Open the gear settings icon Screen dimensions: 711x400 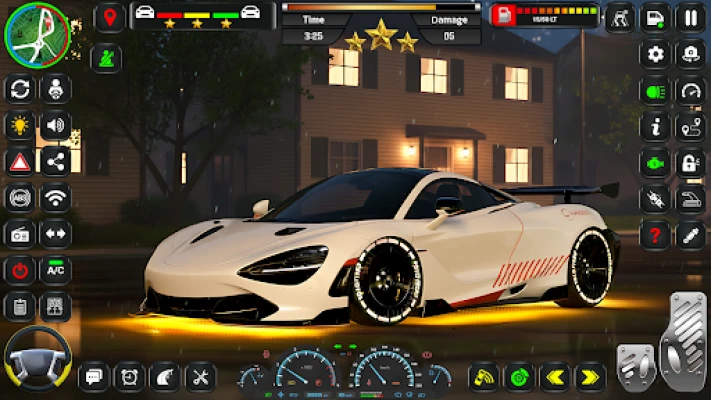click(656, 54)
